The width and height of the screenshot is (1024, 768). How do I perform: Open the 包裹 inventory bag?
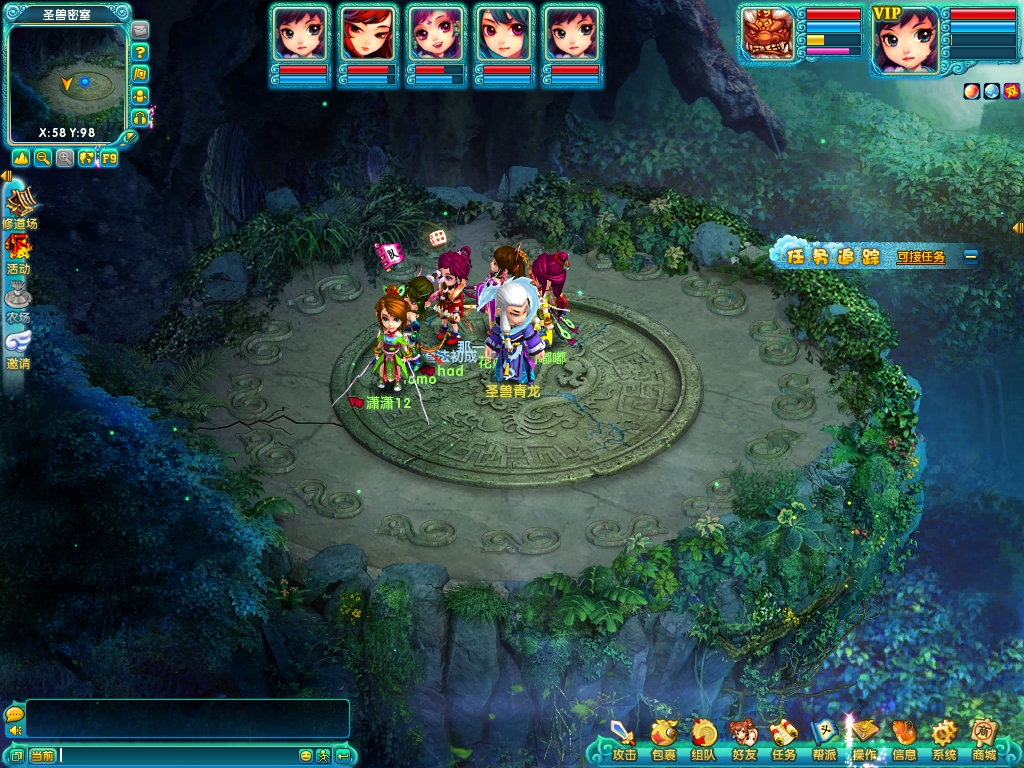(x=664, y=738)
